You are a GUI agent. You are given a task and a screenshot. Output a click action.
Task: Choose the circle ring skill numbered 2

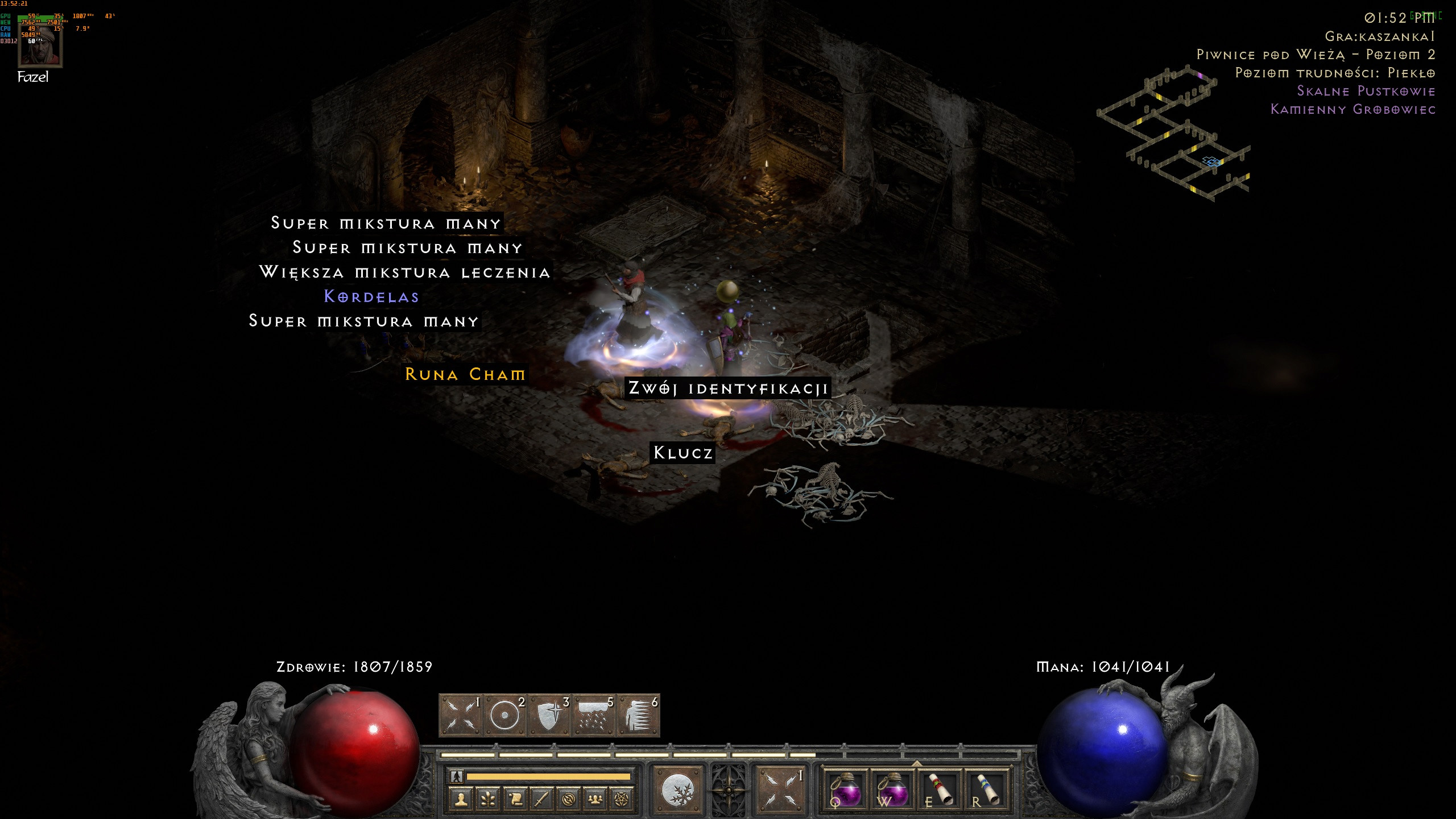506,715
